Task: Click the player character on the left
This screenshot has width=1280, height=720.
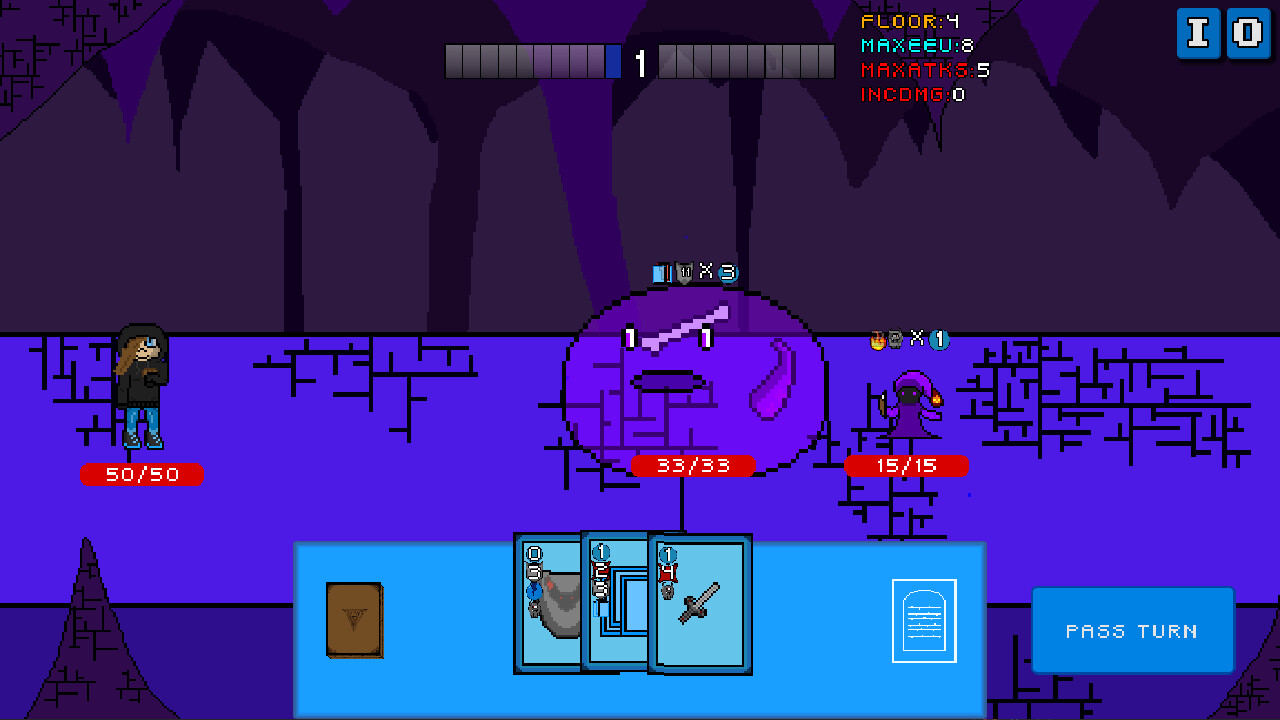Action: (x=141, y=385)
